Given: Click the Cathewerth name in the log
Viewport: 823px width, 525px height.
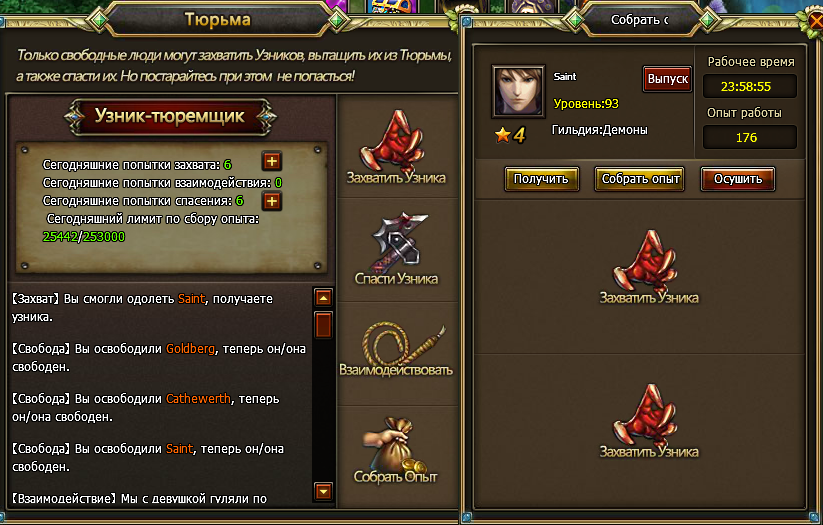Looking at the screenshot, I should (198, 399).
